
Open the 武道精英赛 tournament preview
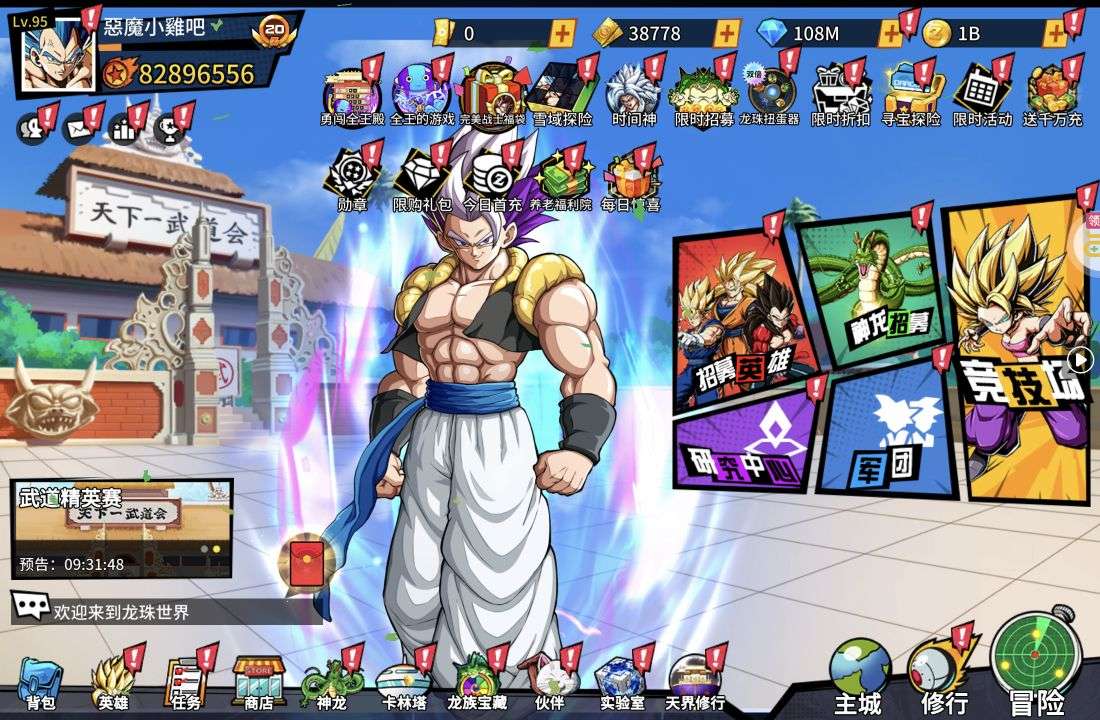(122, 527)
